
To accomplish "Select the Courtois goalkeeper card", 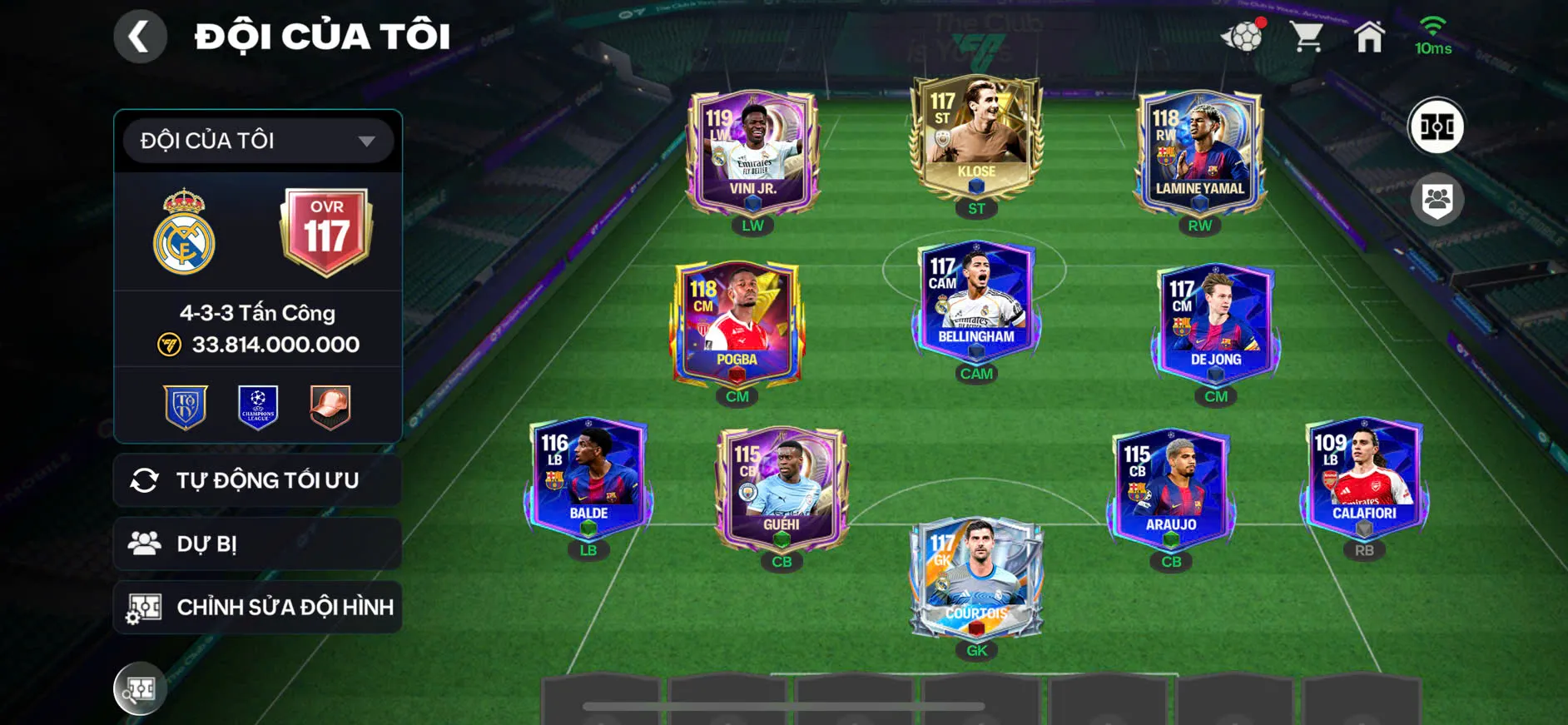I will (976, 579).
